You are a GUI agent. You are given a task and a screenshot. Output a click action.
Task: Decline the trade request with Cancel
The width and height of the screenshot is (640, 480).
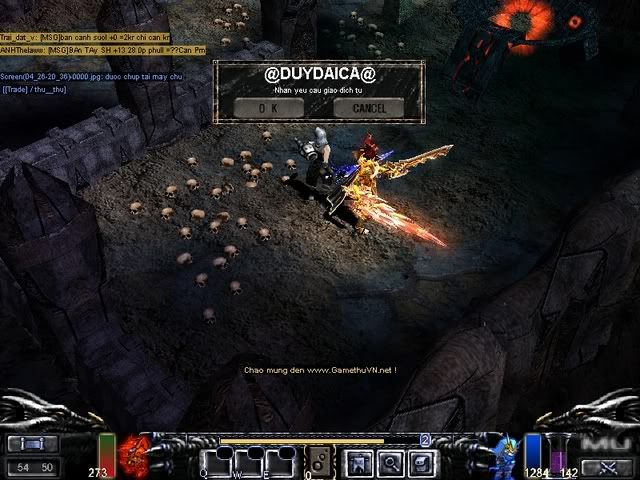pyautogui.click(x=369, y=107)
